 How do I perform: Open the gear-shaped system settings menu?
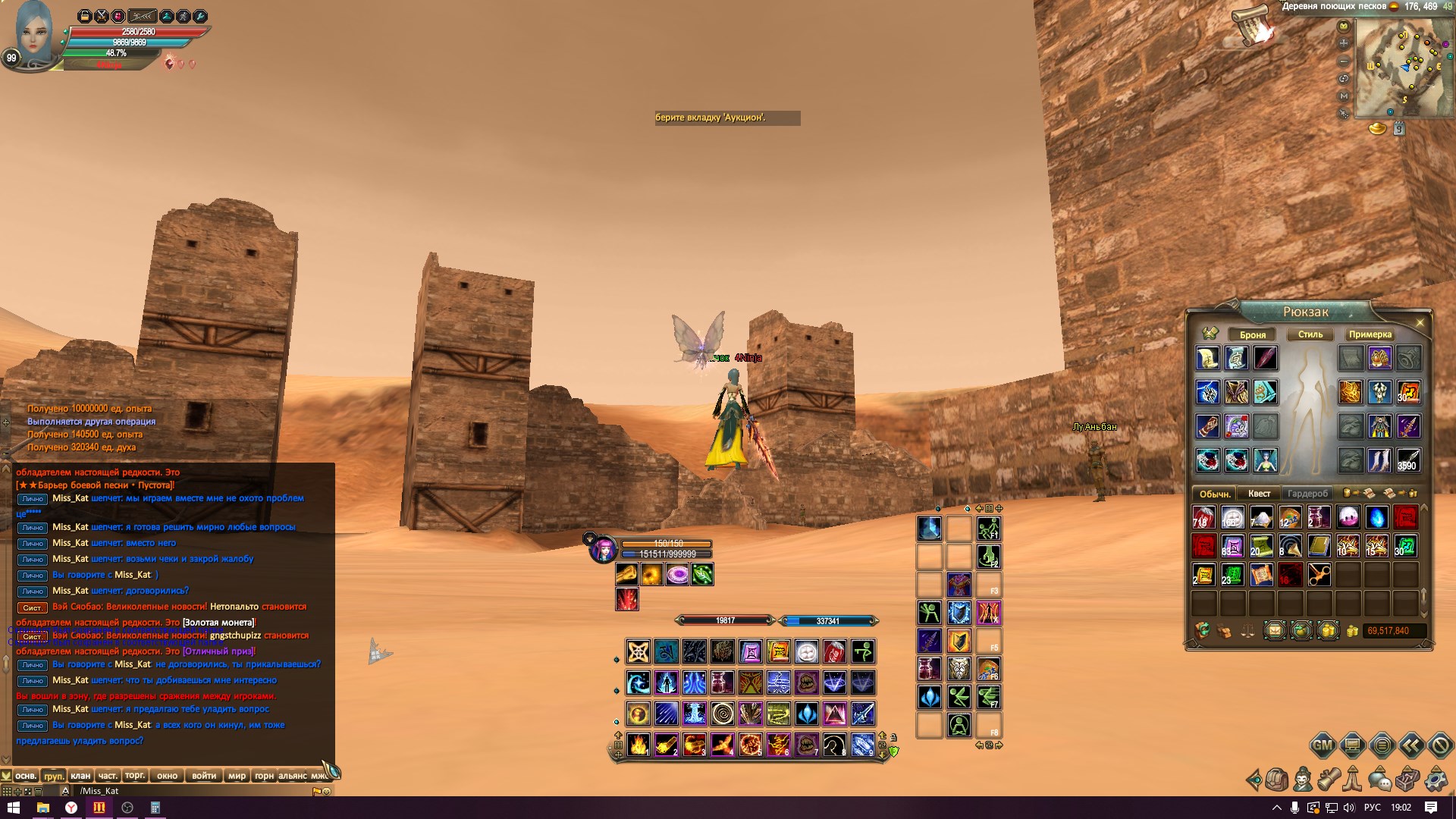coord(1436,779)
